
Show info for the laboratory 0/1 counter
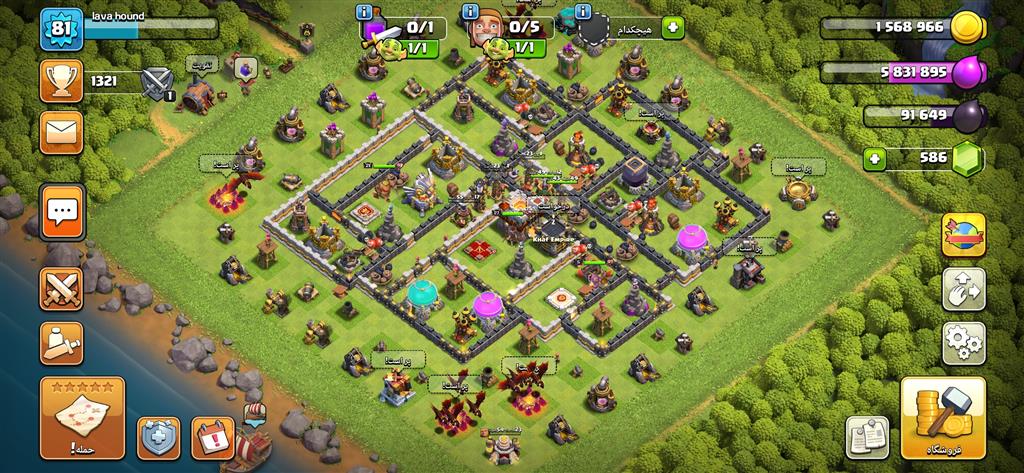(366, 13)
